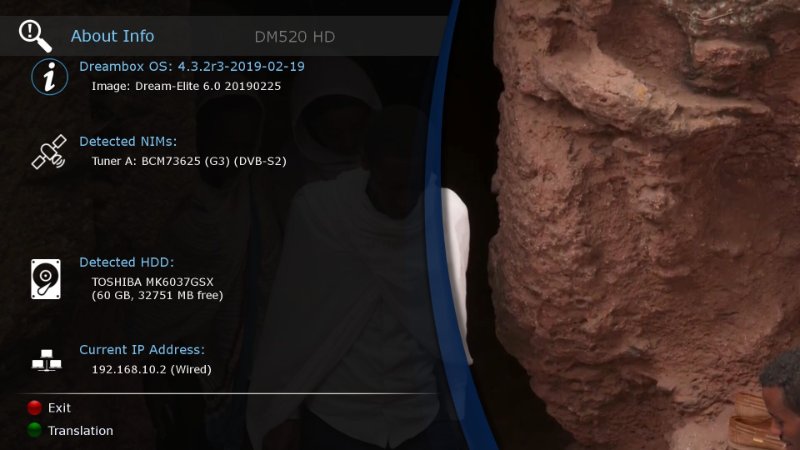Image resolution: width=800 pixels, height=450 pixels.
Task: Click the network Current IP Address icon
Action: (46, 361)
